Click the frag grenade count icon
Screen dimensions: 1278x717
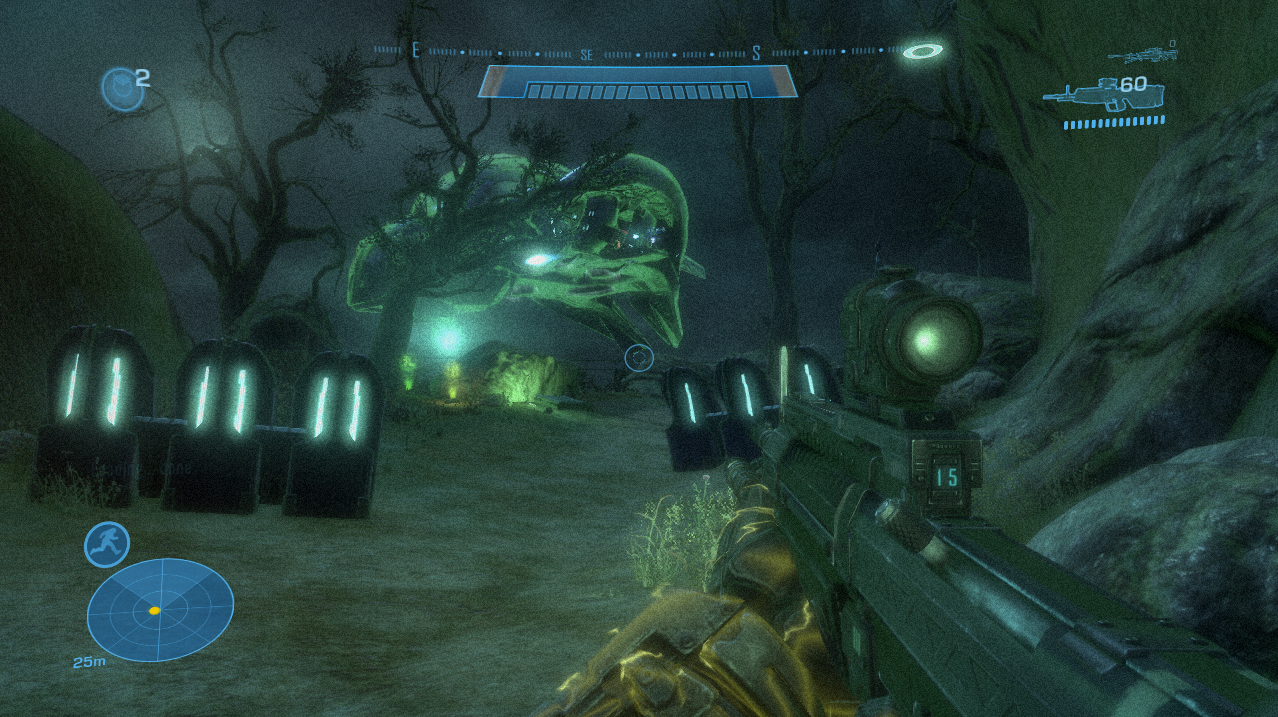click(120, 88)
